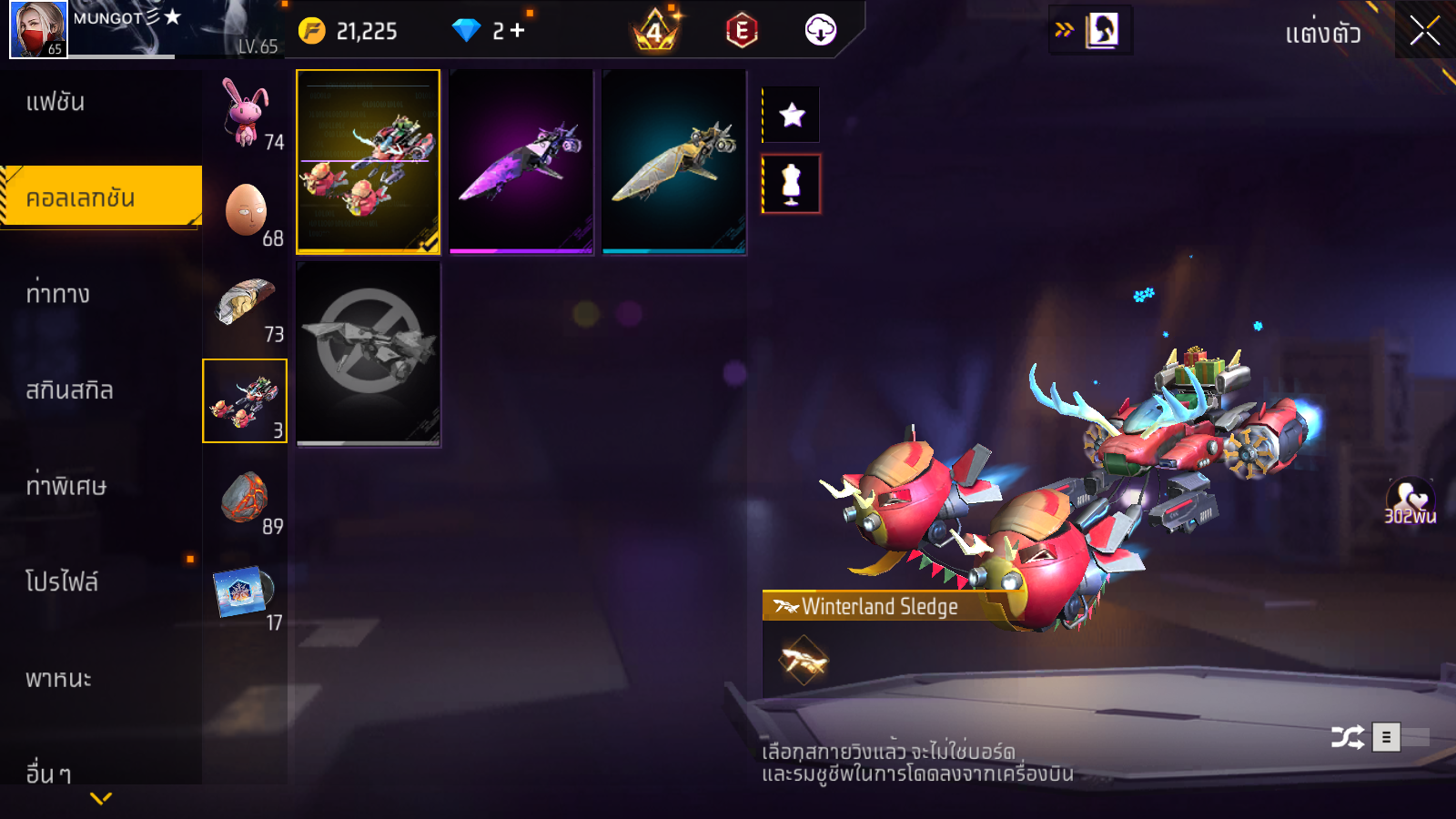Go to the โปรไฟล์ tab

[x=62, y=582]
